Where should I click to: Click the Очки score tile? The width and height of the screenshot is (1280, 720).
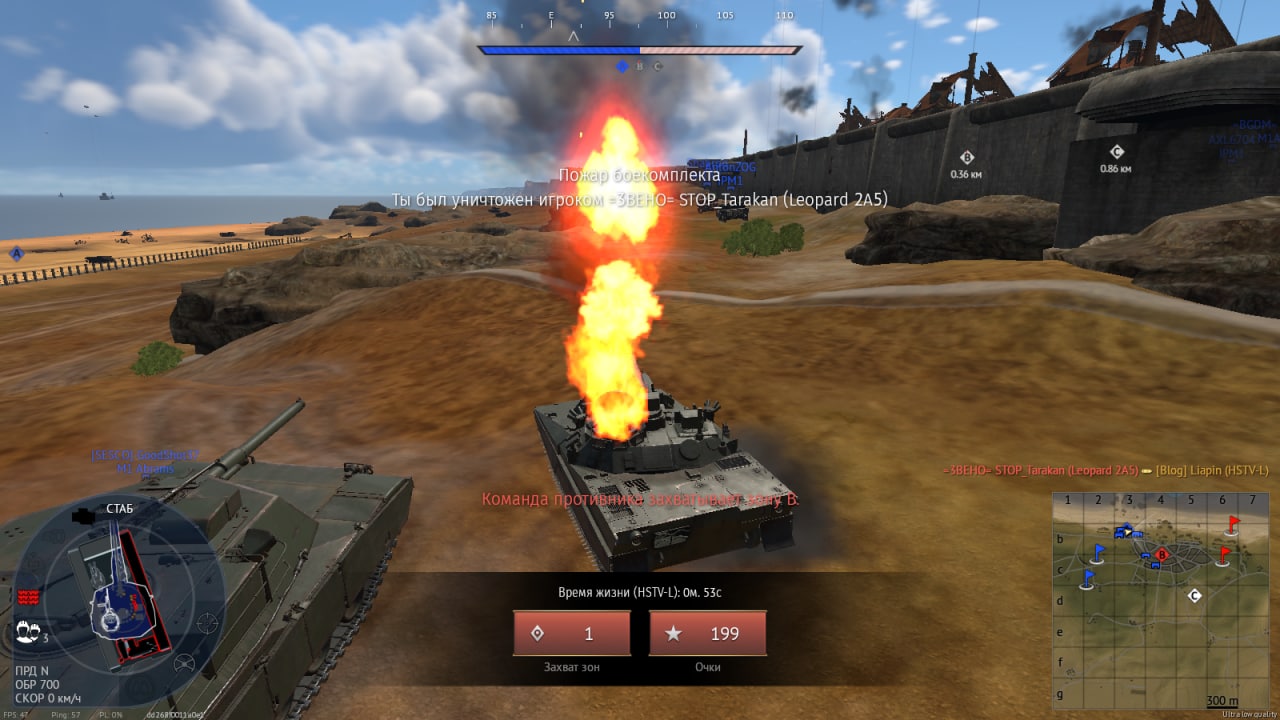[x=708, y=633]
